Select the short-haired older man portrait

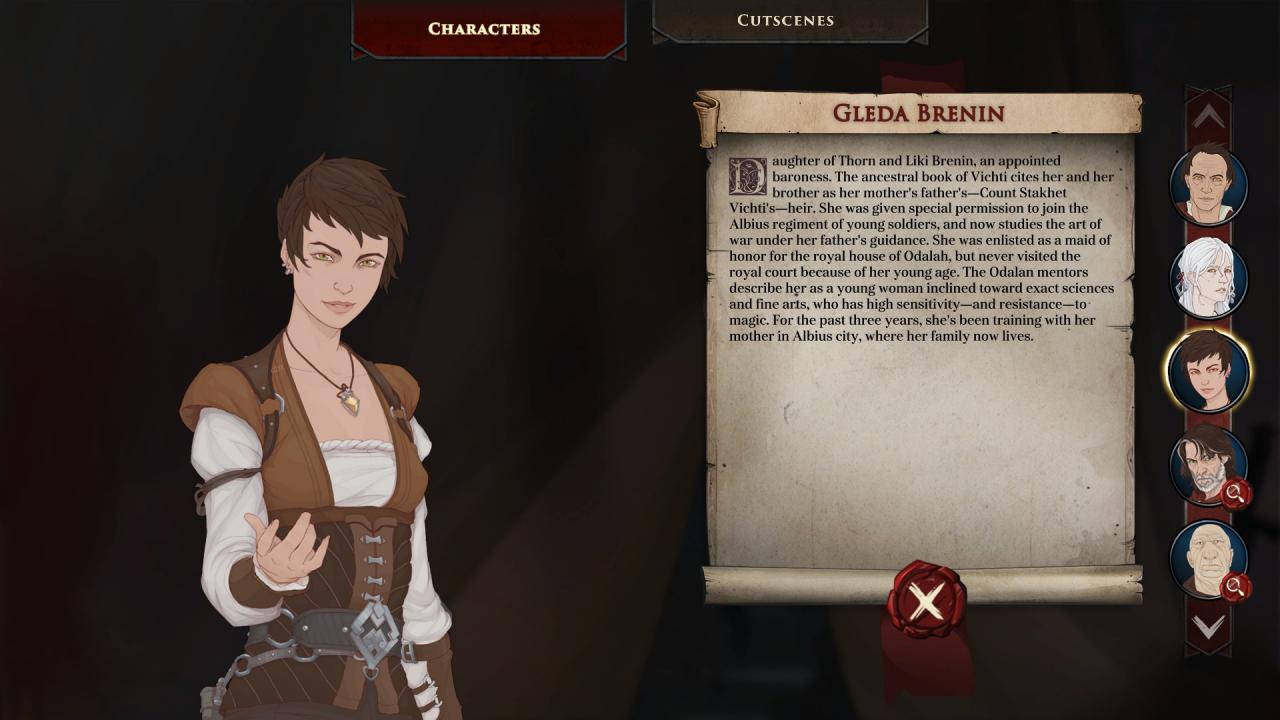[x=1208, y=185]
